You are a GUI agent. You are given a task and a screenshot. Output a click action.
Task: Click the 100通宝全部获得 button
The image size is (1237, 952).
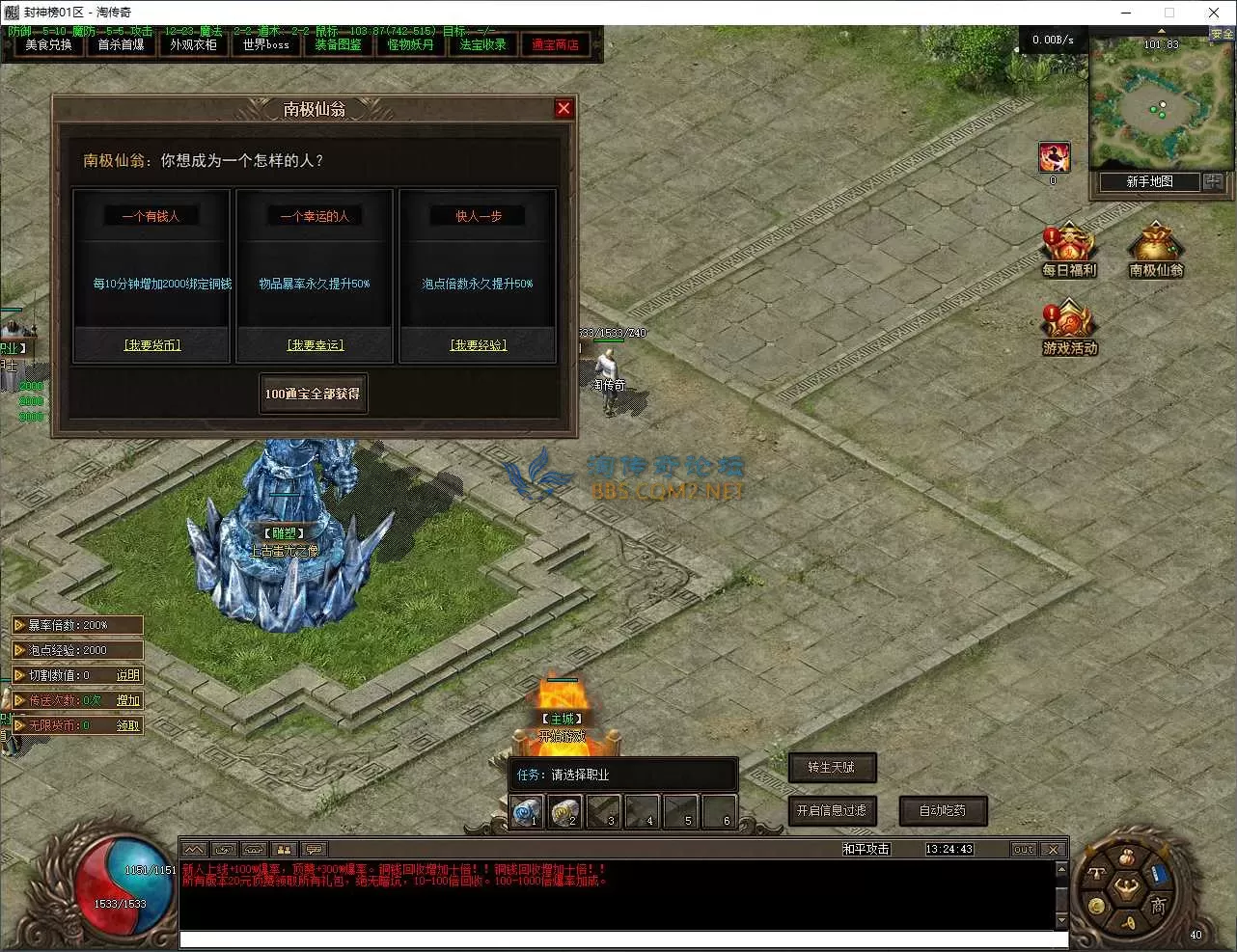pyautogui.click(x=313, y=394)
